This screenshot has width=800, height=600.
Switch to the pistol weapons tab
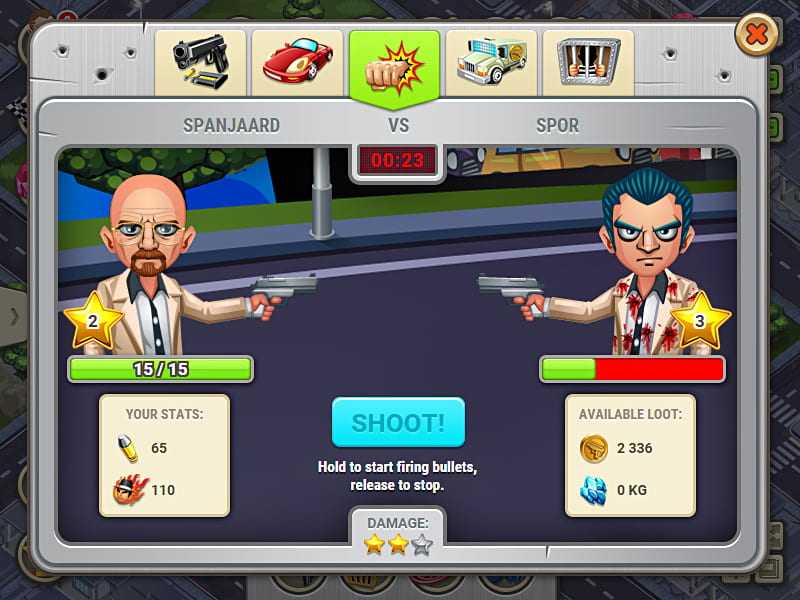tap(200, 62)
